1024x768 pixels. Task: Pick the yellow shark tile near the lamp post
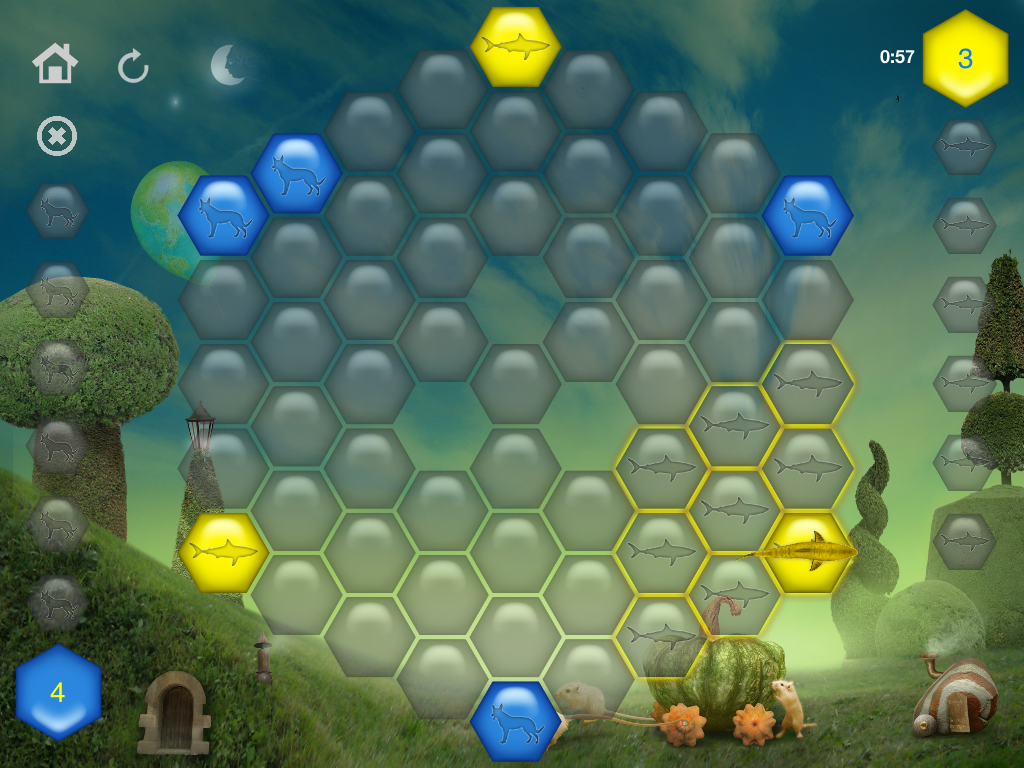tap(224, 552)
